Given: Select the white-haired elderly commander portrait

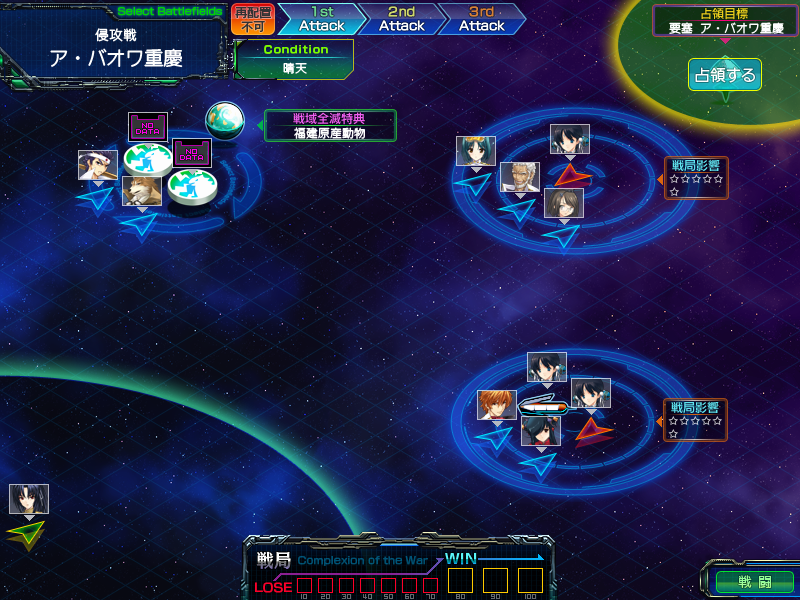Looking at the screenshot, I should (x=519, y=177).
